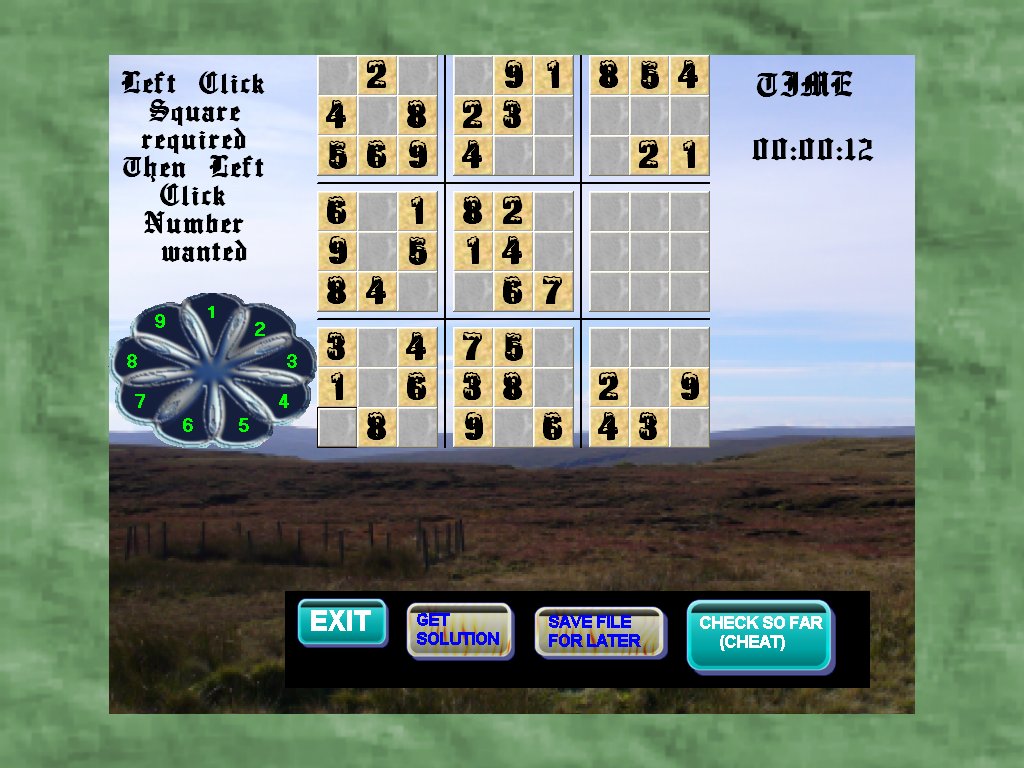Check progress so far (cheat)
Screen dimensions: 1024x768
(x=759, y=633)
